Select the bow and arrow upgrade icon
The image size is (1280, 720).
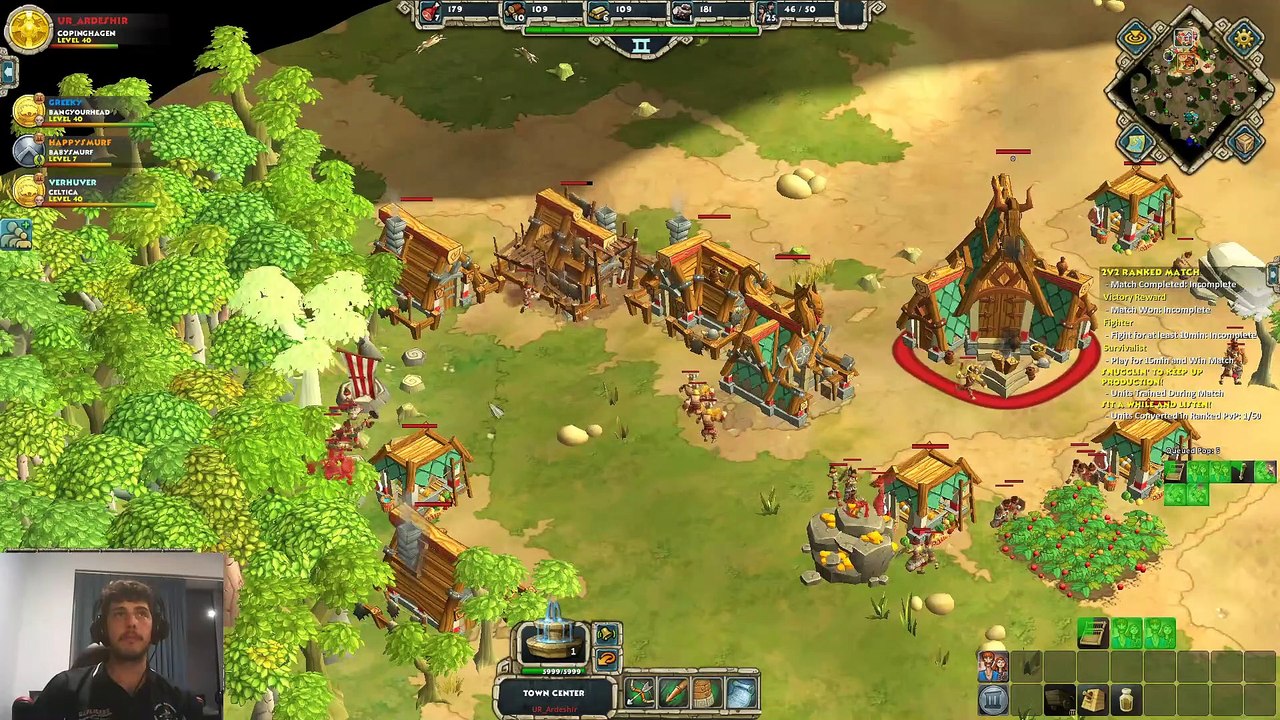tap(640, 692)
